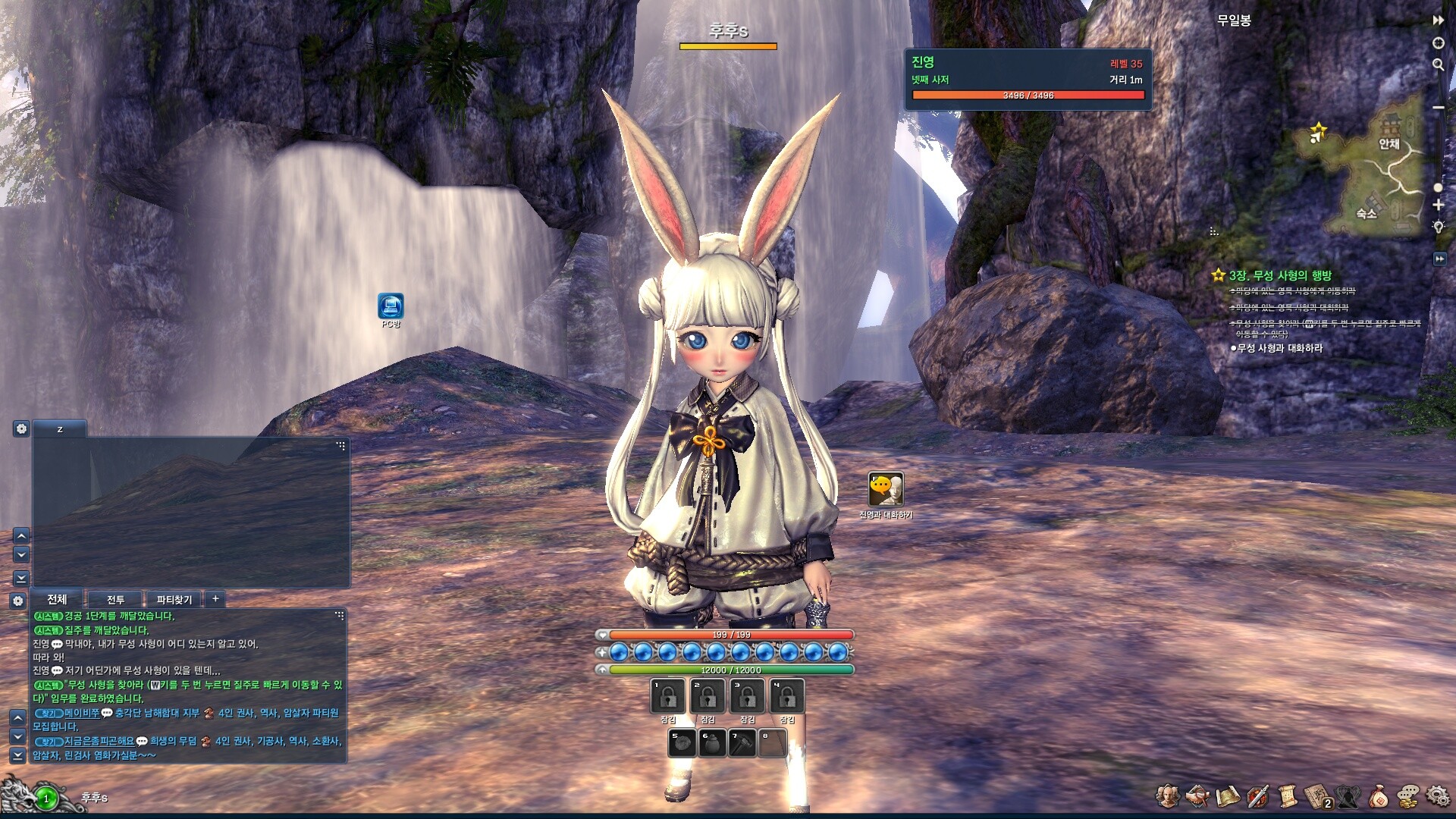Toggle the minimap lightbulb button
Viewport: 1456px width, 819px height.
pyautogui.click(x=1438, y=226)
